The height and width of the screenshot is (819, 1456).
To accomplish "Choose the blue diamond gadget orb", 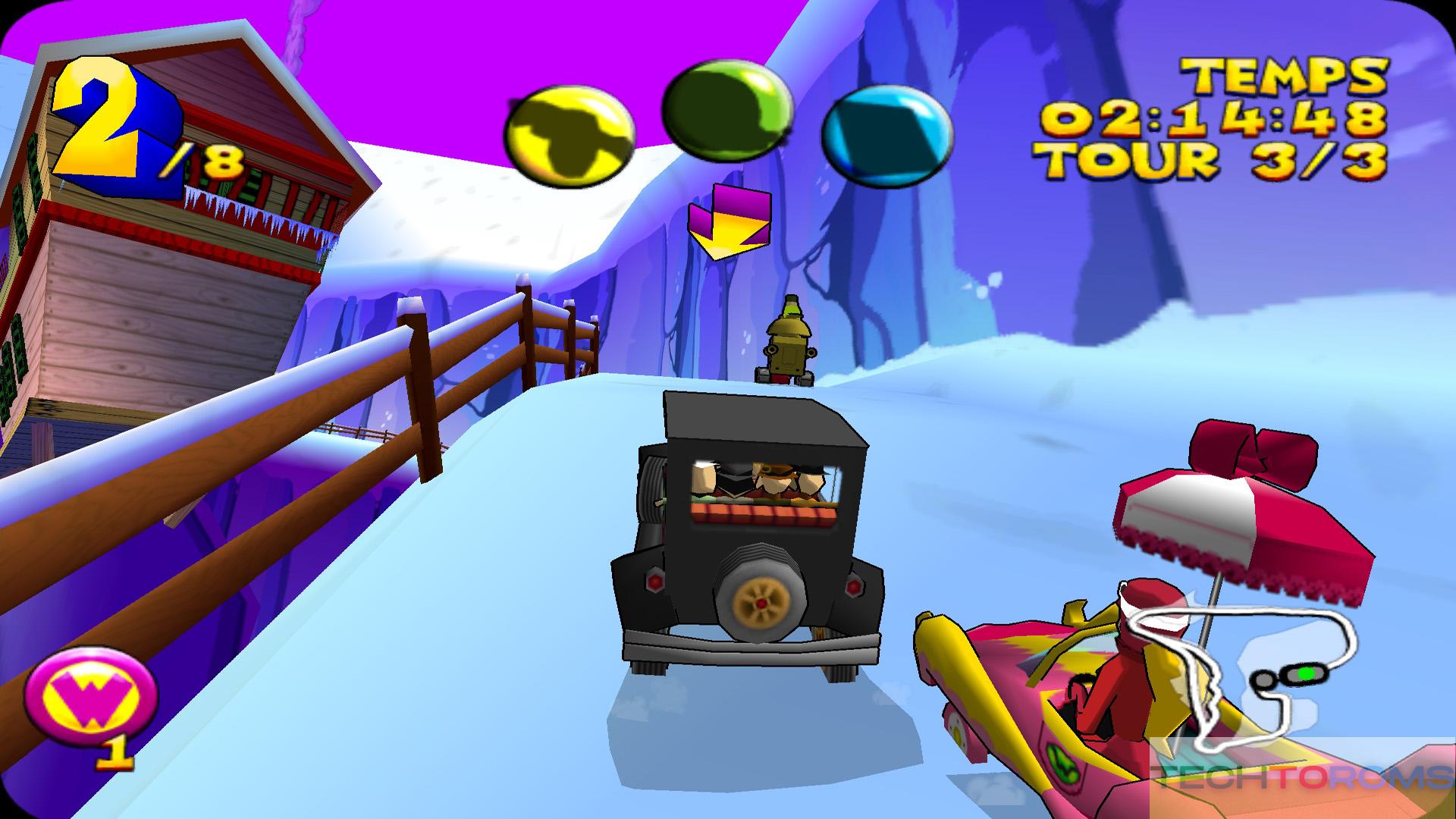I will coord(886,134).
